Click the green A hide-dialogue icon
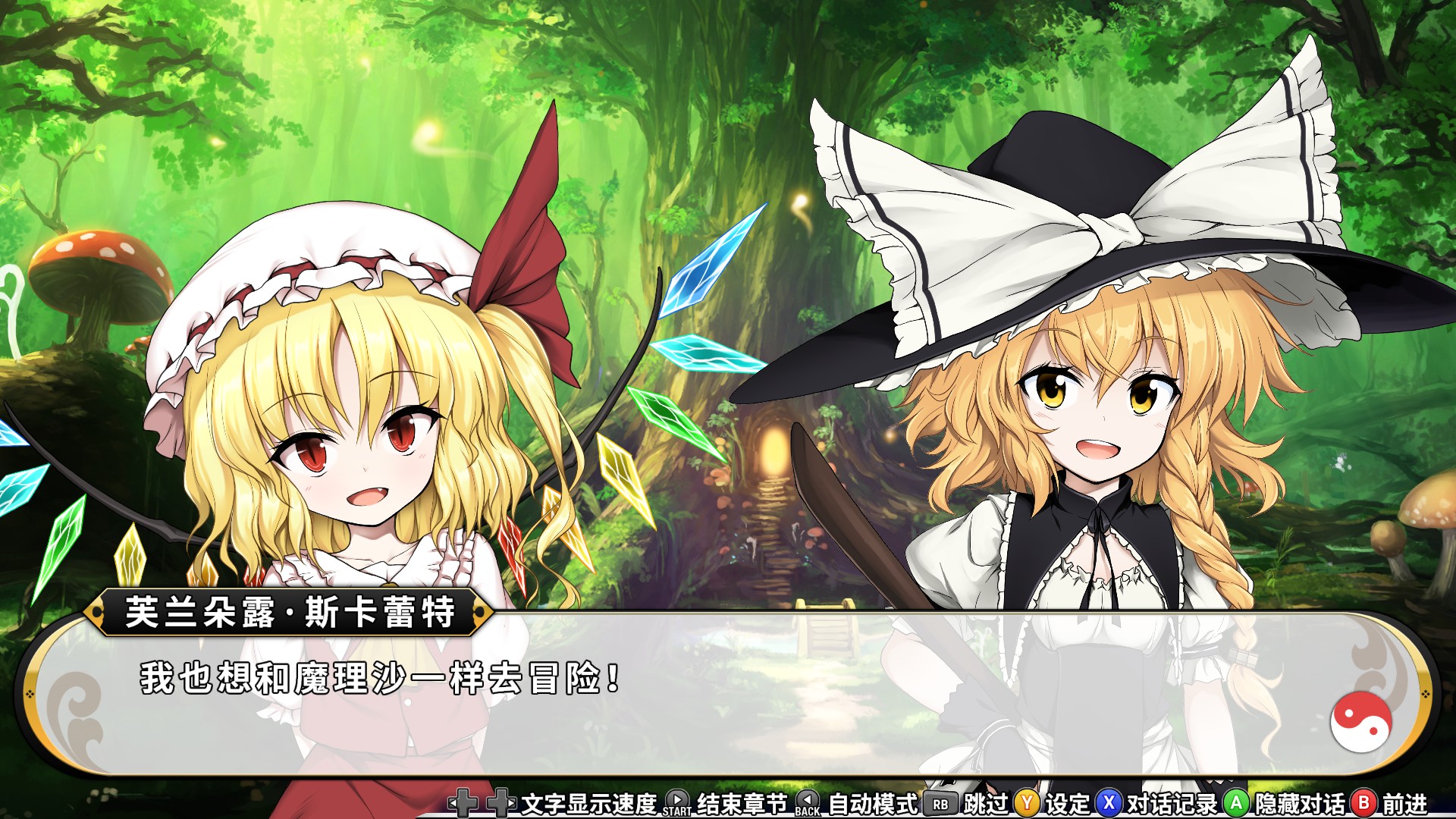Screen dimensions: 1456x819 pos(1234,802)
